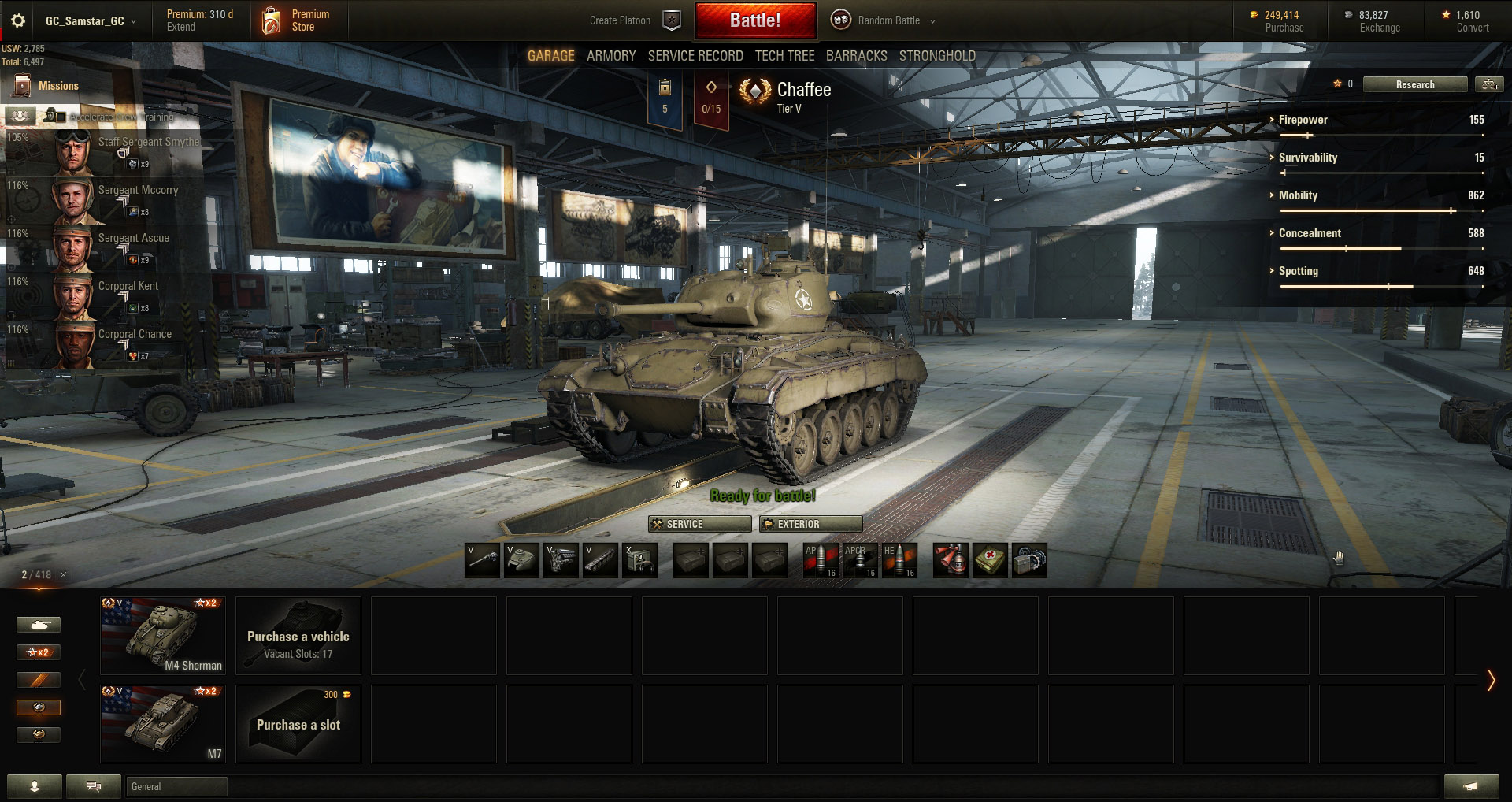
Task: Click the Research button
Action: pyautogui.click(x=1414, y=84)
